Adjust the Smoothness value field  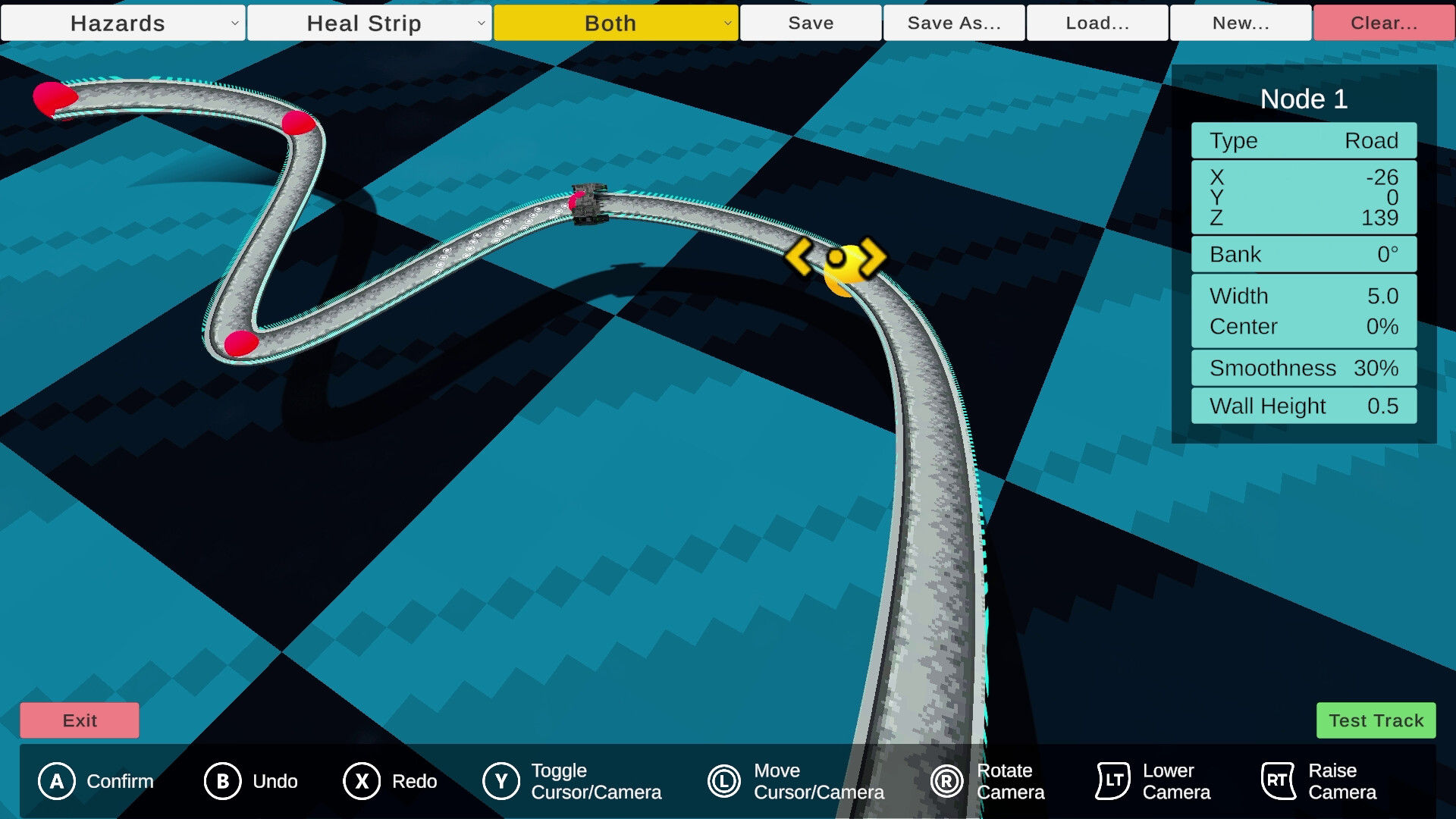click(1303, 368)
